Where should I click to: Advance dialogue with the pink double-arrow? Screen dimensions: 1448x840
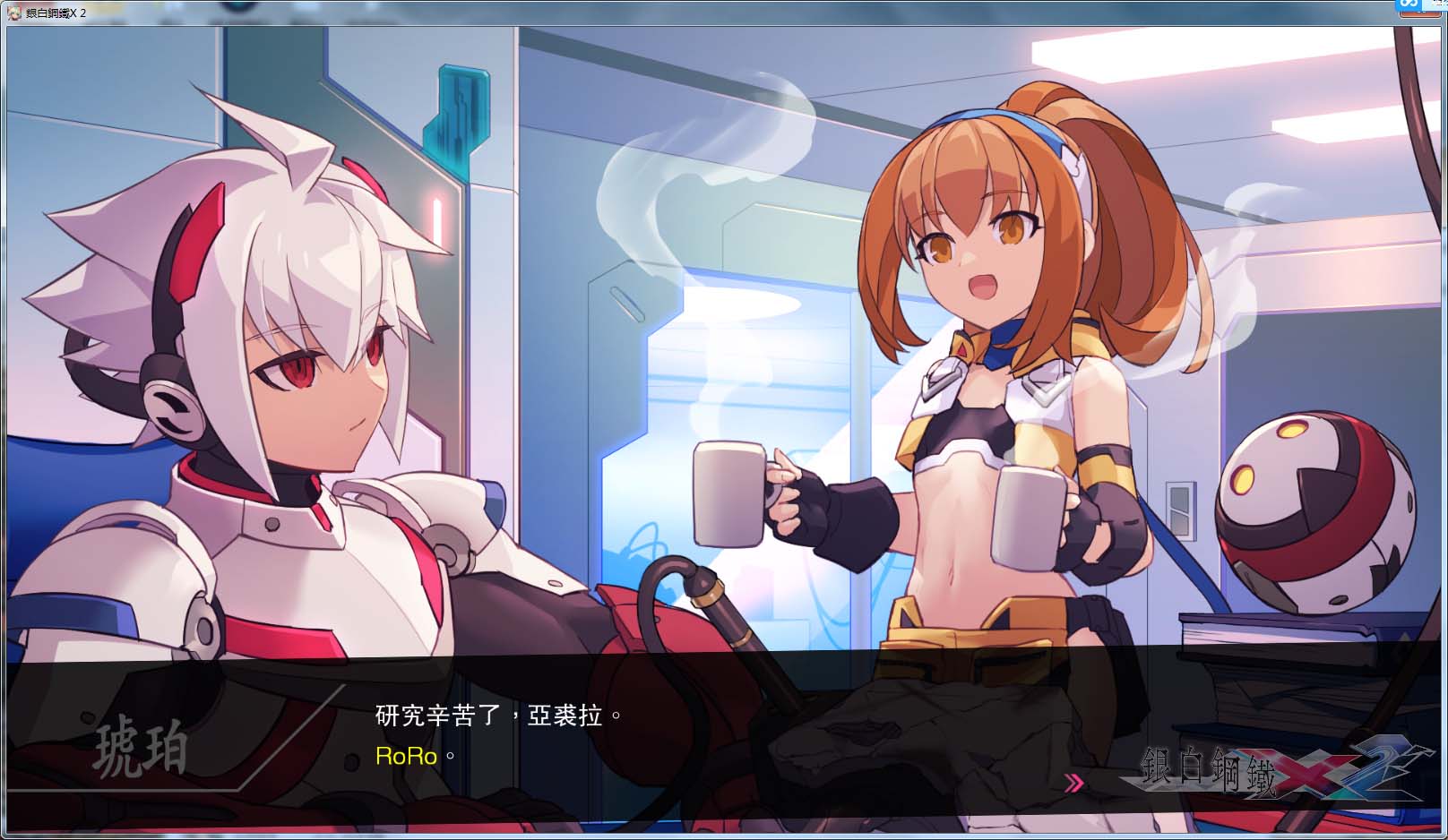tap(1073, 784)
